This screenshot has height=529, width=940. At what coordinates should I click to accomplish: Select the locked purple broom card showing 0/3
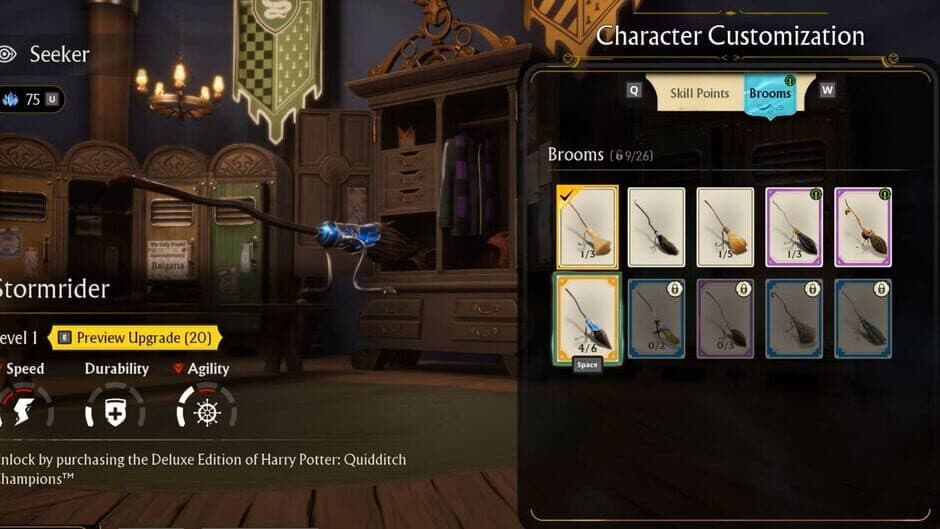[x=725, y=317]
